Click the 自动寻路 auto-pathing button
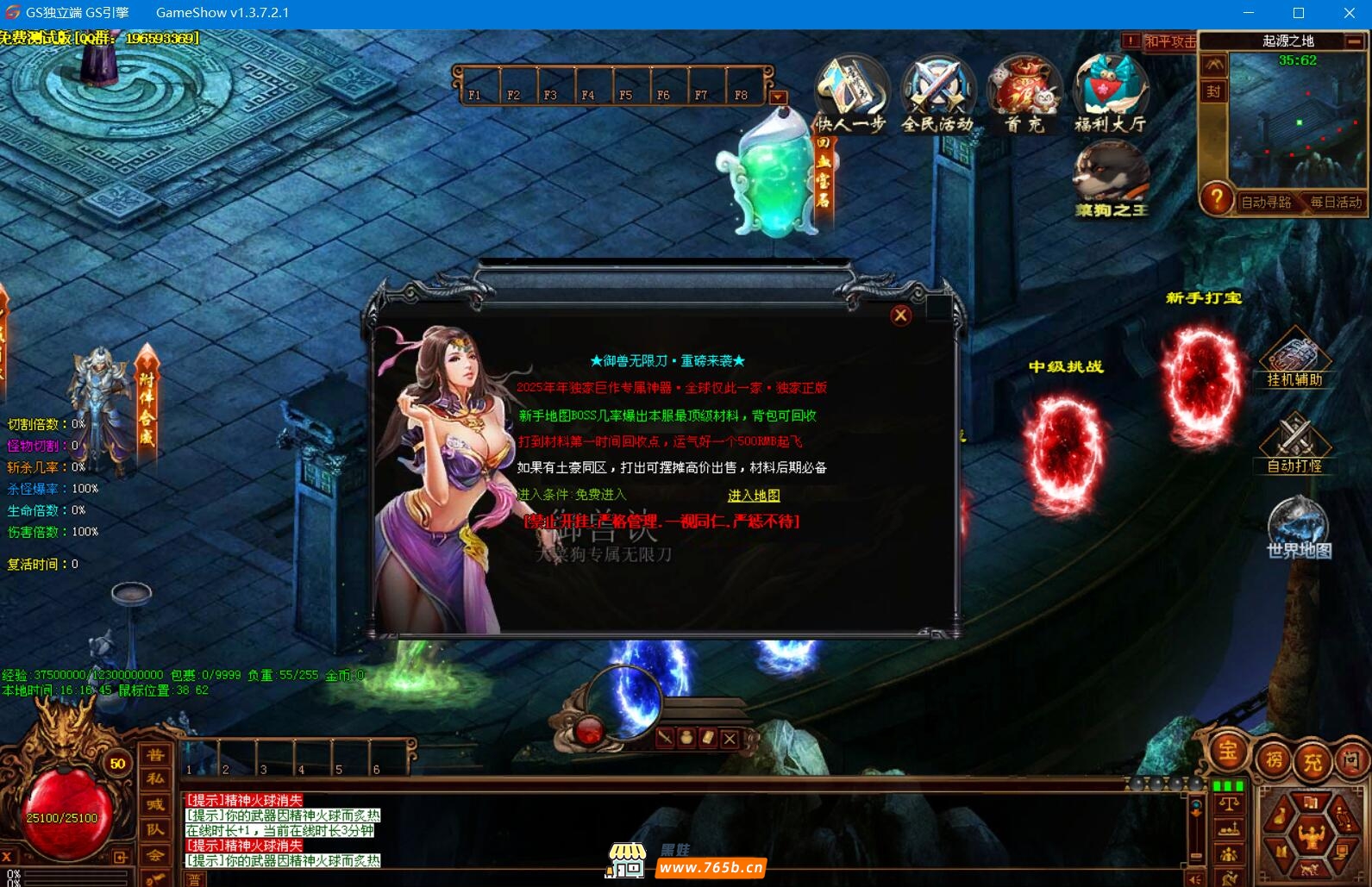 [x=1266, y=203]
